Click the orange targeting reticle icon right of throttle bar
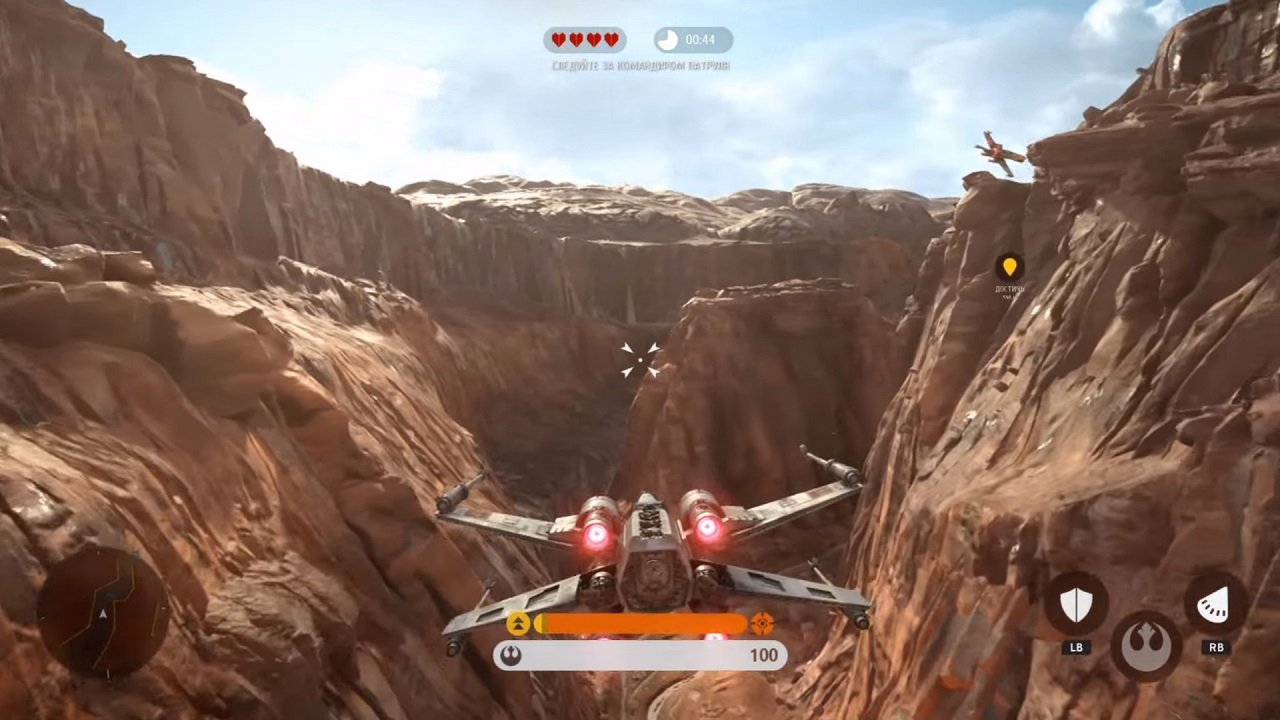This screenshot has height=720, width=1280. [x=763, y=624]
